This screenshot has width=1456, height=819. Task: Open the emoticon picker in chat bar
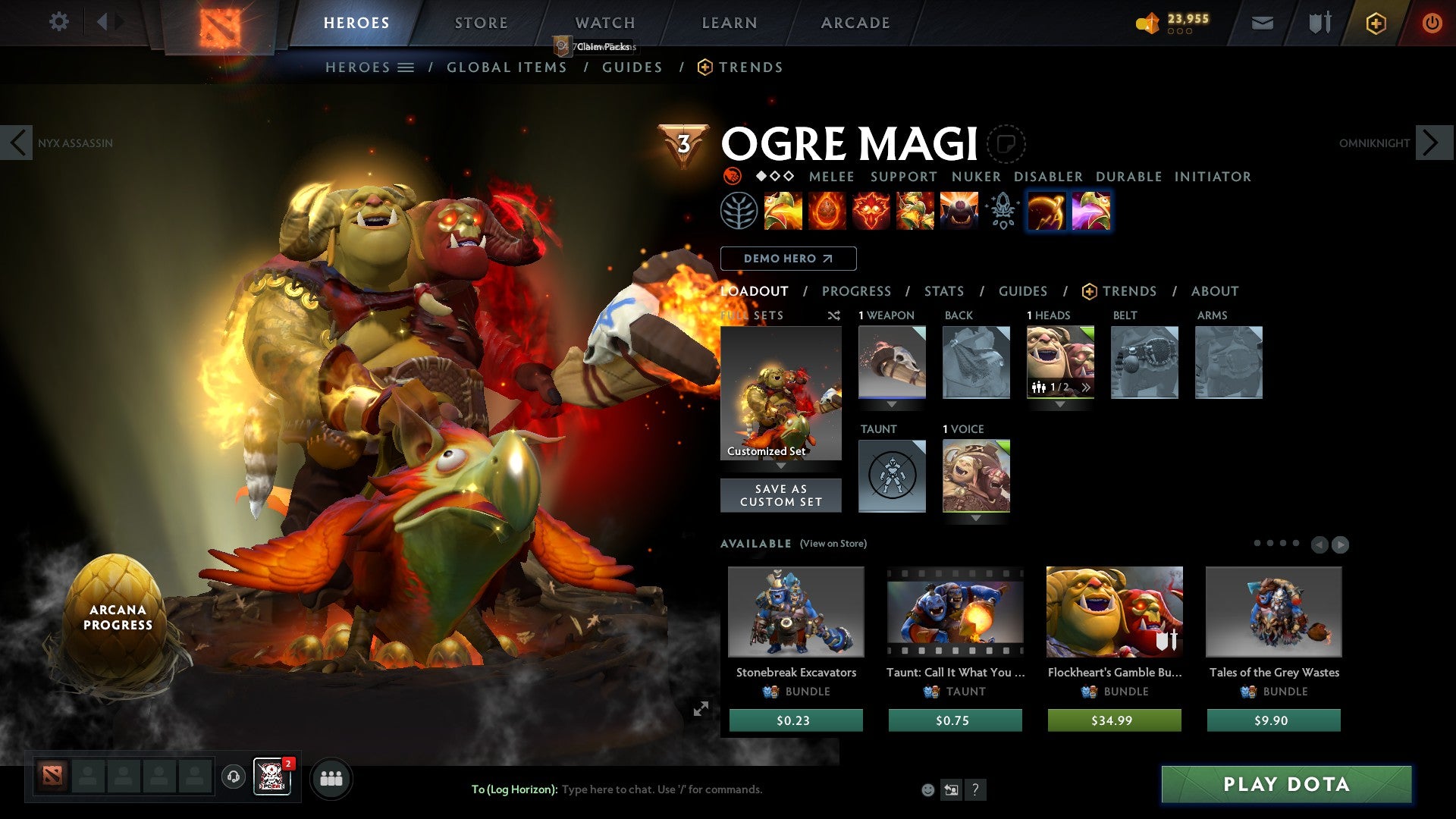(x=928, y=789)
